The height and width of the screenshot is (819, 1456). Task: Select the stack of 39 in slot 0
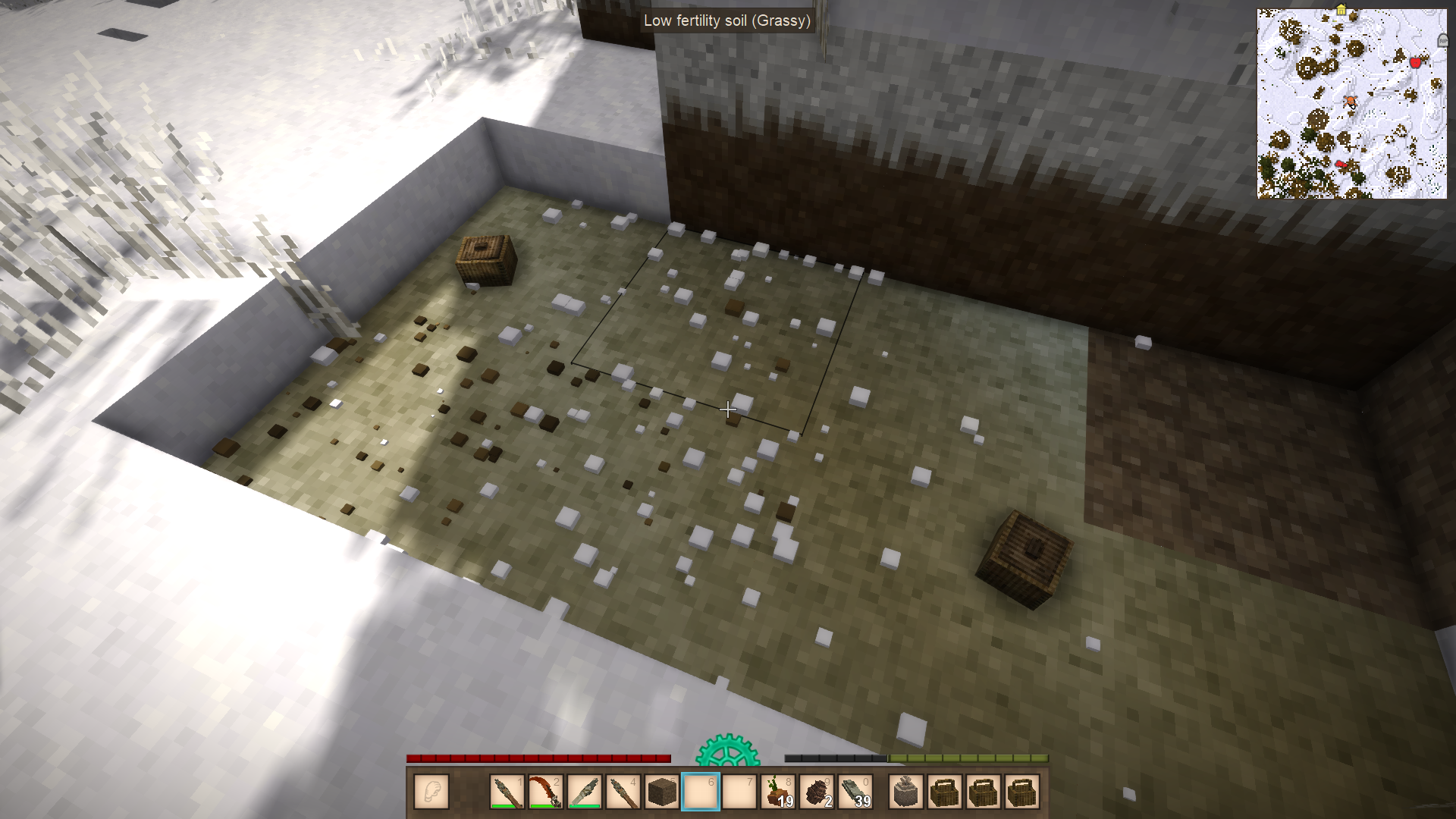coord(855,792)
